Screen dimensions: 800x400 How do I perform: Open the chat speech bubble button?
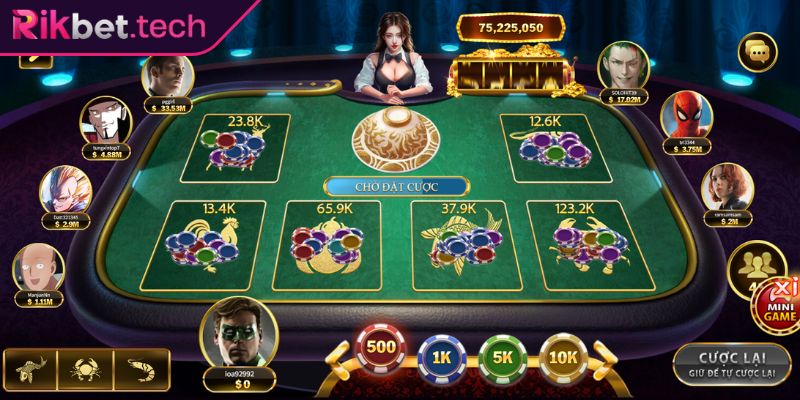coord(757,51)
